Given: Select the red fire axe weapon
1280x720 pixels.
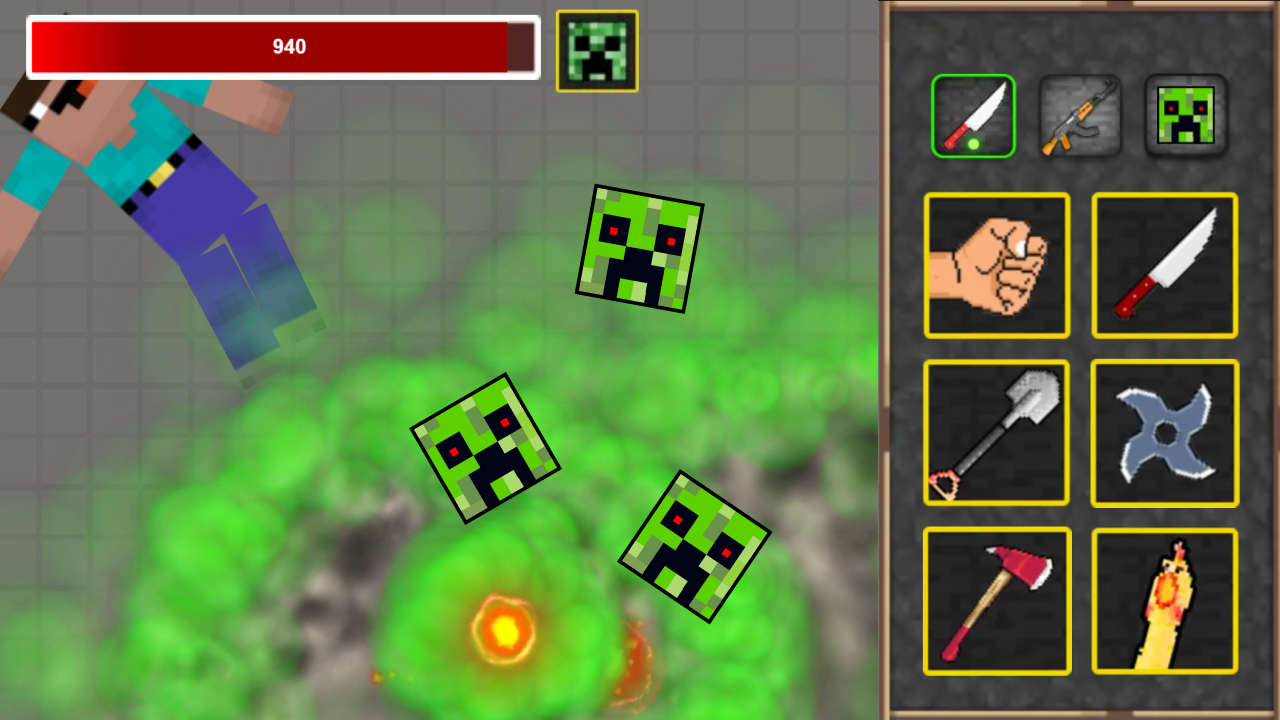Looking at the screenshot, I should pyautogui.click(x=997, y=600).
